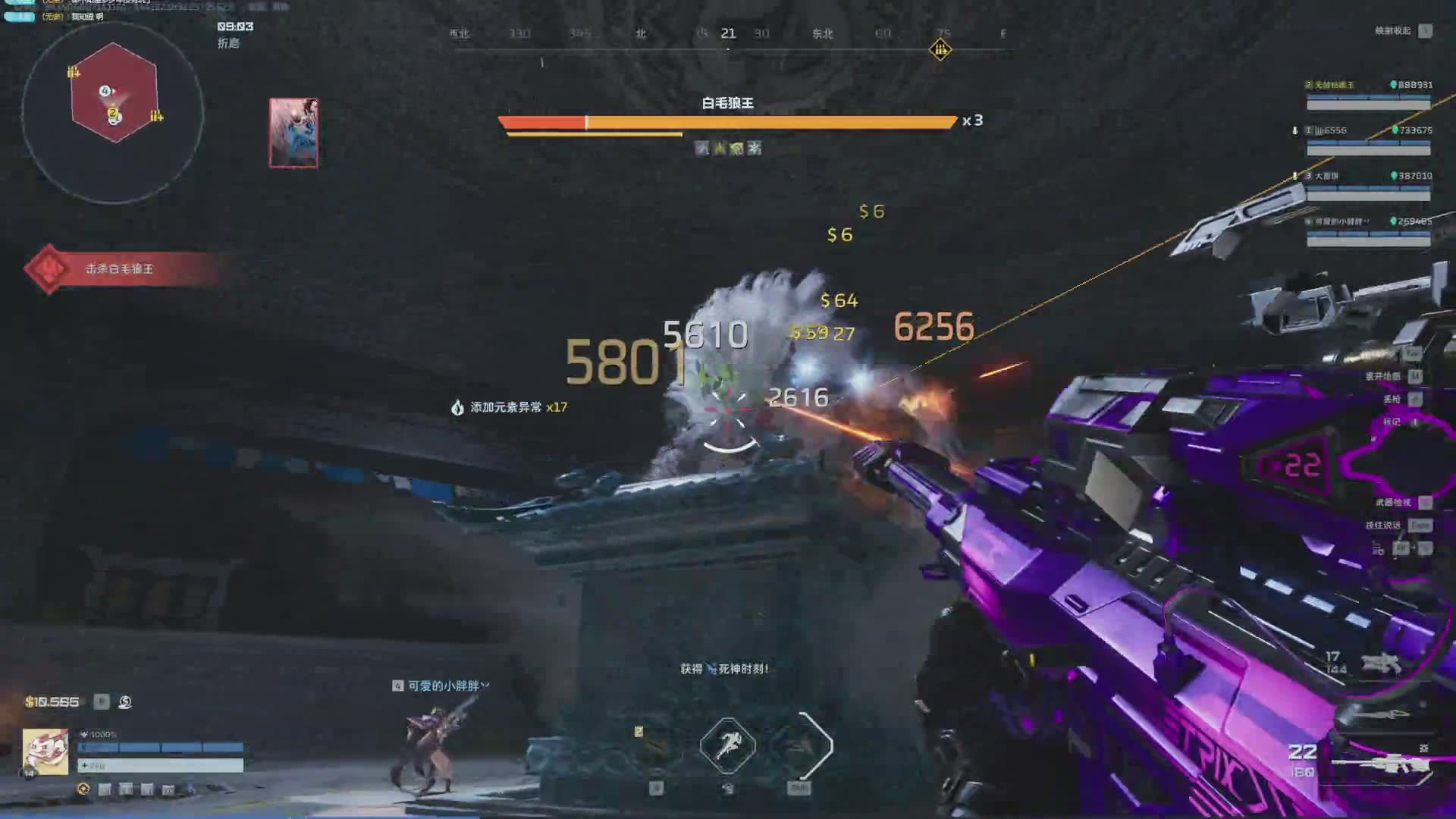Collapse the squad panel using the top-right toggle
The image size is (1456, 819).
pos(1425,31)
